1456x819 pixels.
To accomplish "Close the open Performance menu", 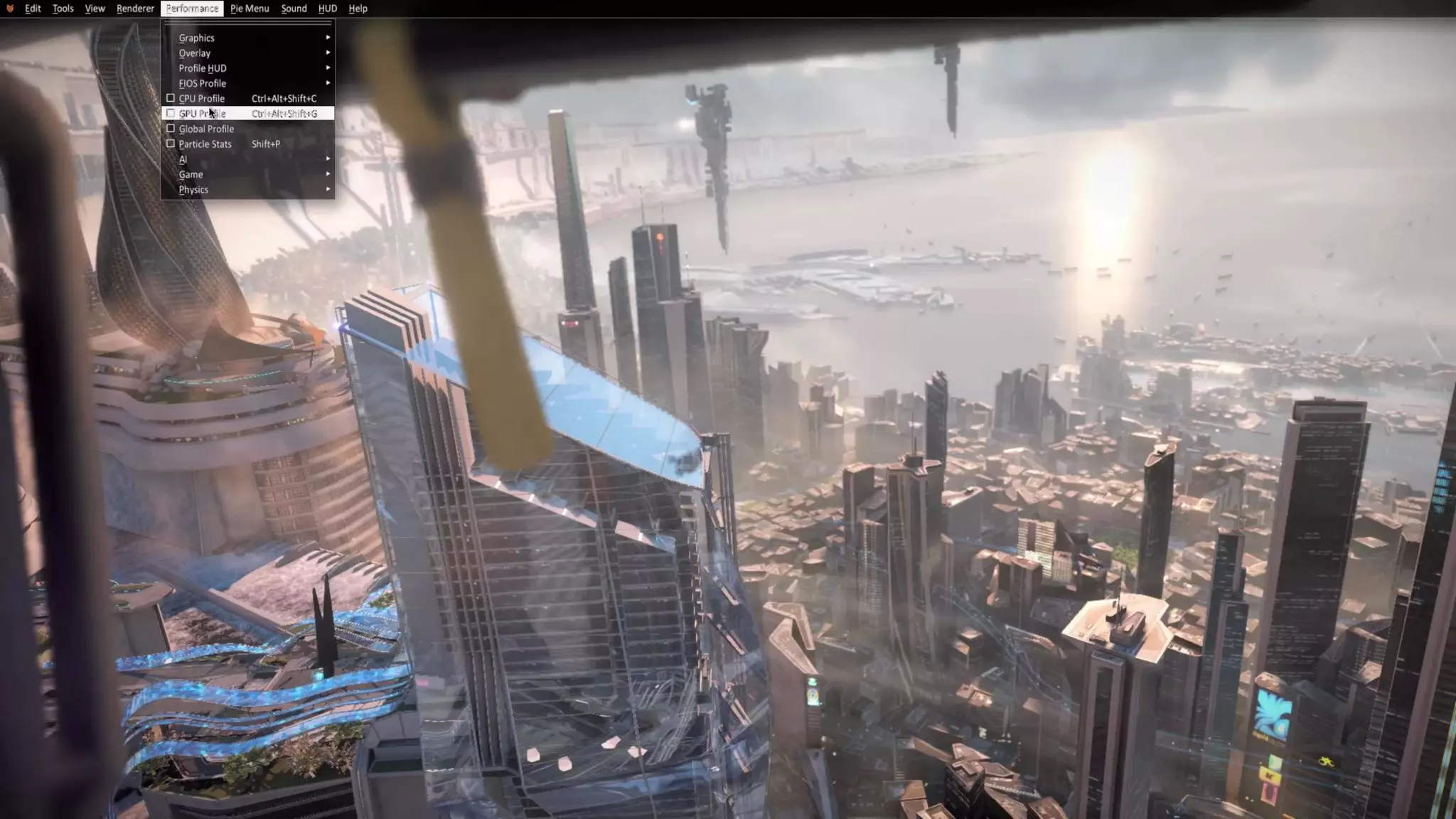I will [x=192, y=9].
